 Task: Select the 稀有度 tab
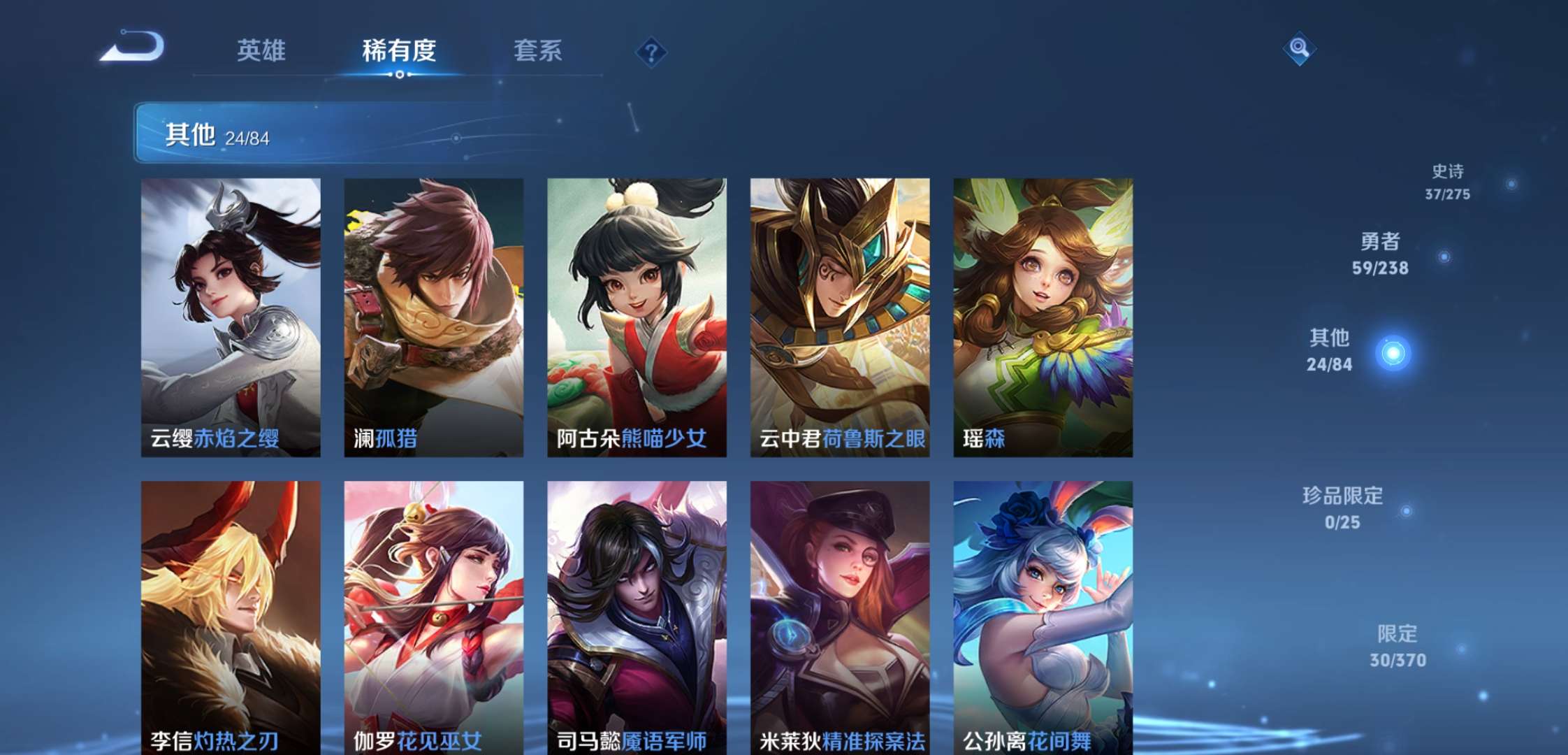click(x=399, y=50)
